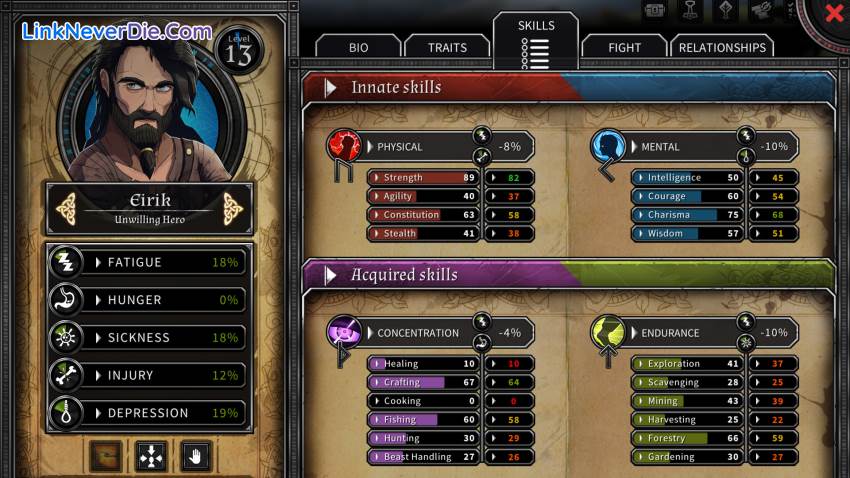The image size is (850, 478).
Task: Click the white hand button
Action: pyautogui.click(x=195, y=457)
